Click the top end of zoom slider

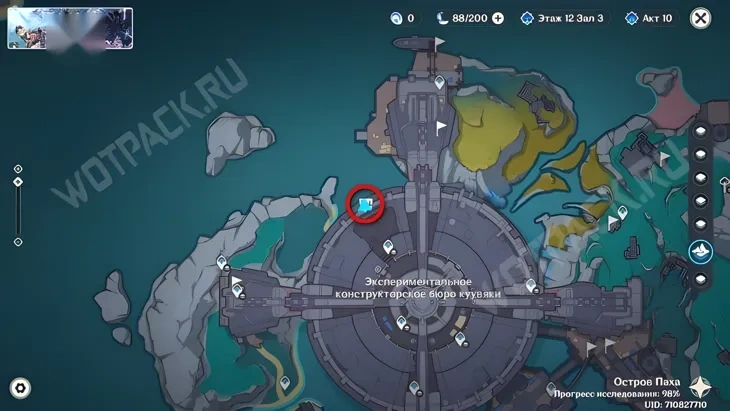(x=18, y=169)
